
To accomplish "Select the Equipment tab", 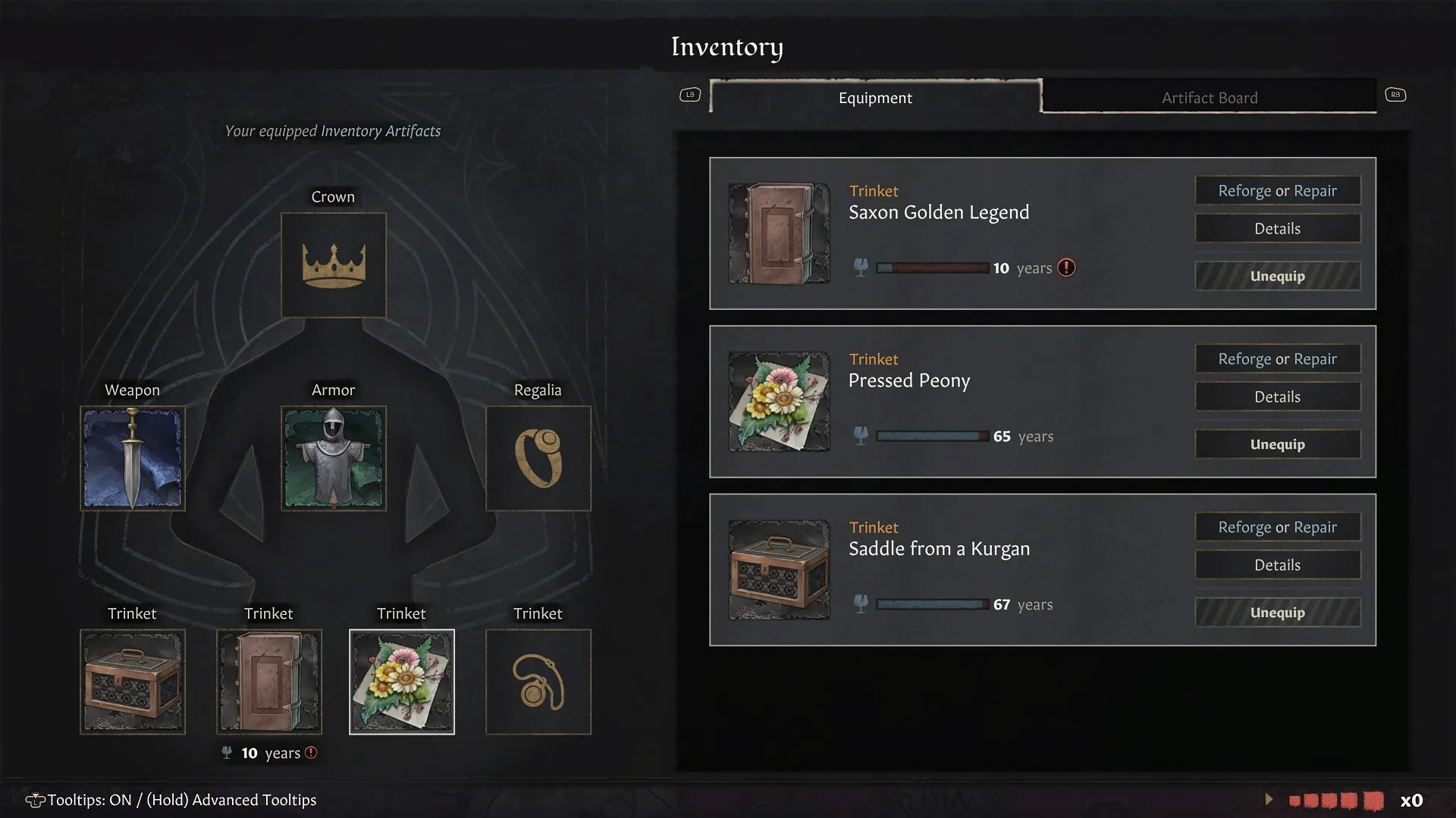I will click(875, 97).
